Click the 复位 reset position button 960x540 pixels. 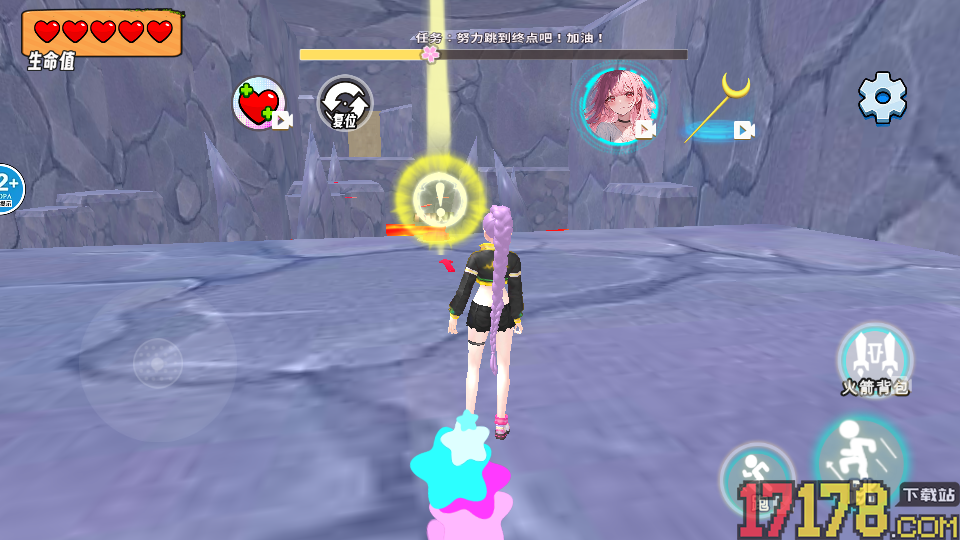345,104
